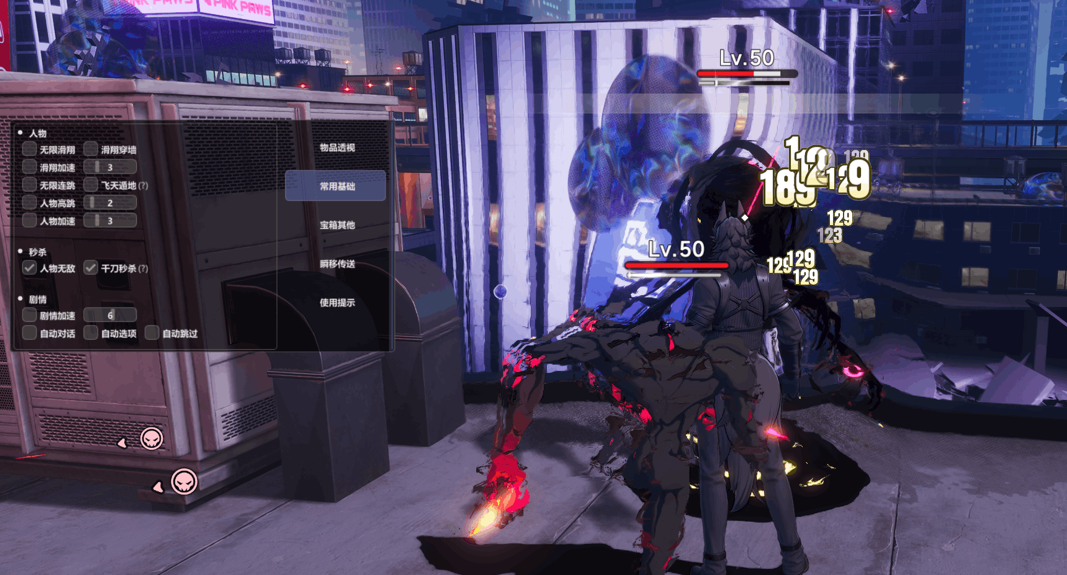
Task: Switch to the 物品透视 tab
Action: [x=337, y=148]
